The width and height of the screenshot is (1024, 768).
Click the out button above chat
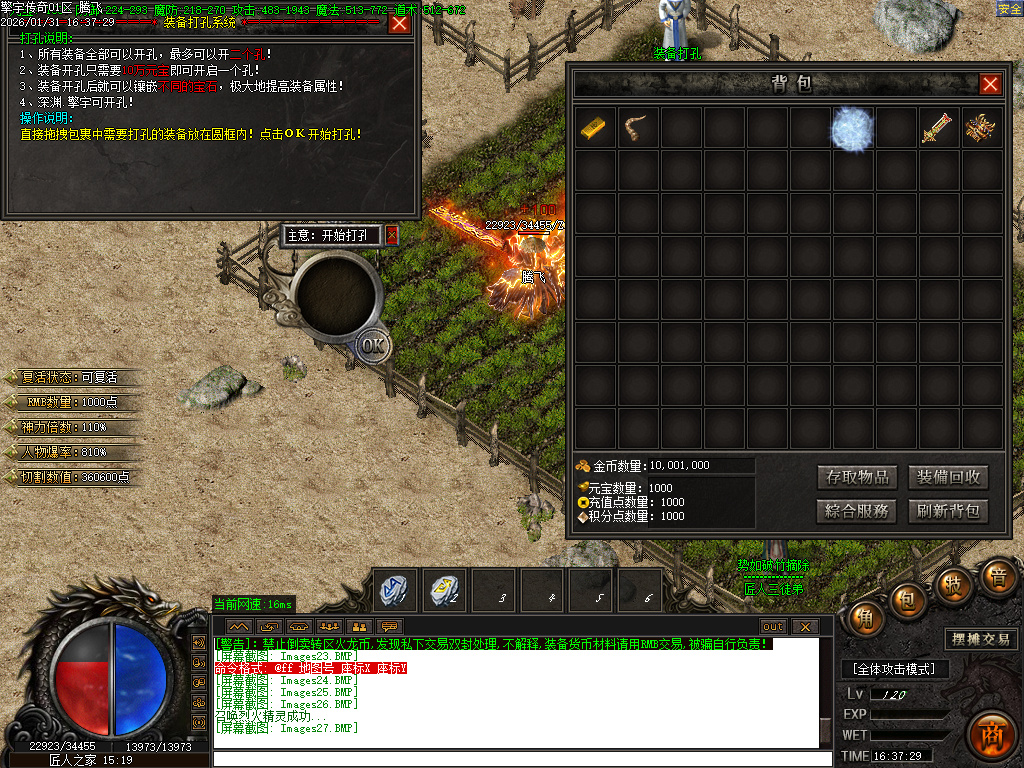click(x=773, y=626)
